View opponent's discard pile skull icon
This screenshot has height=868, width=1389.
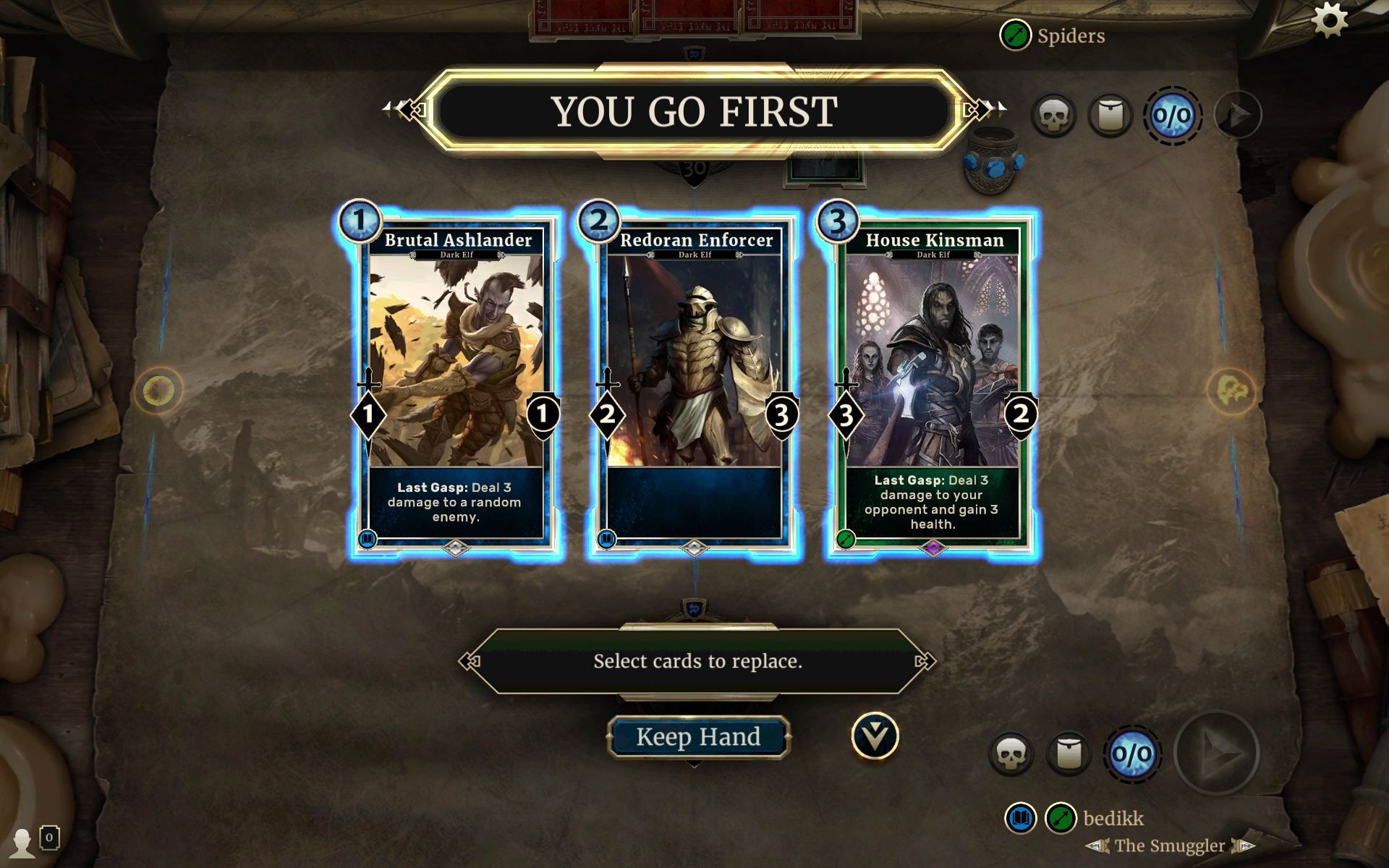coord(1053,116)
